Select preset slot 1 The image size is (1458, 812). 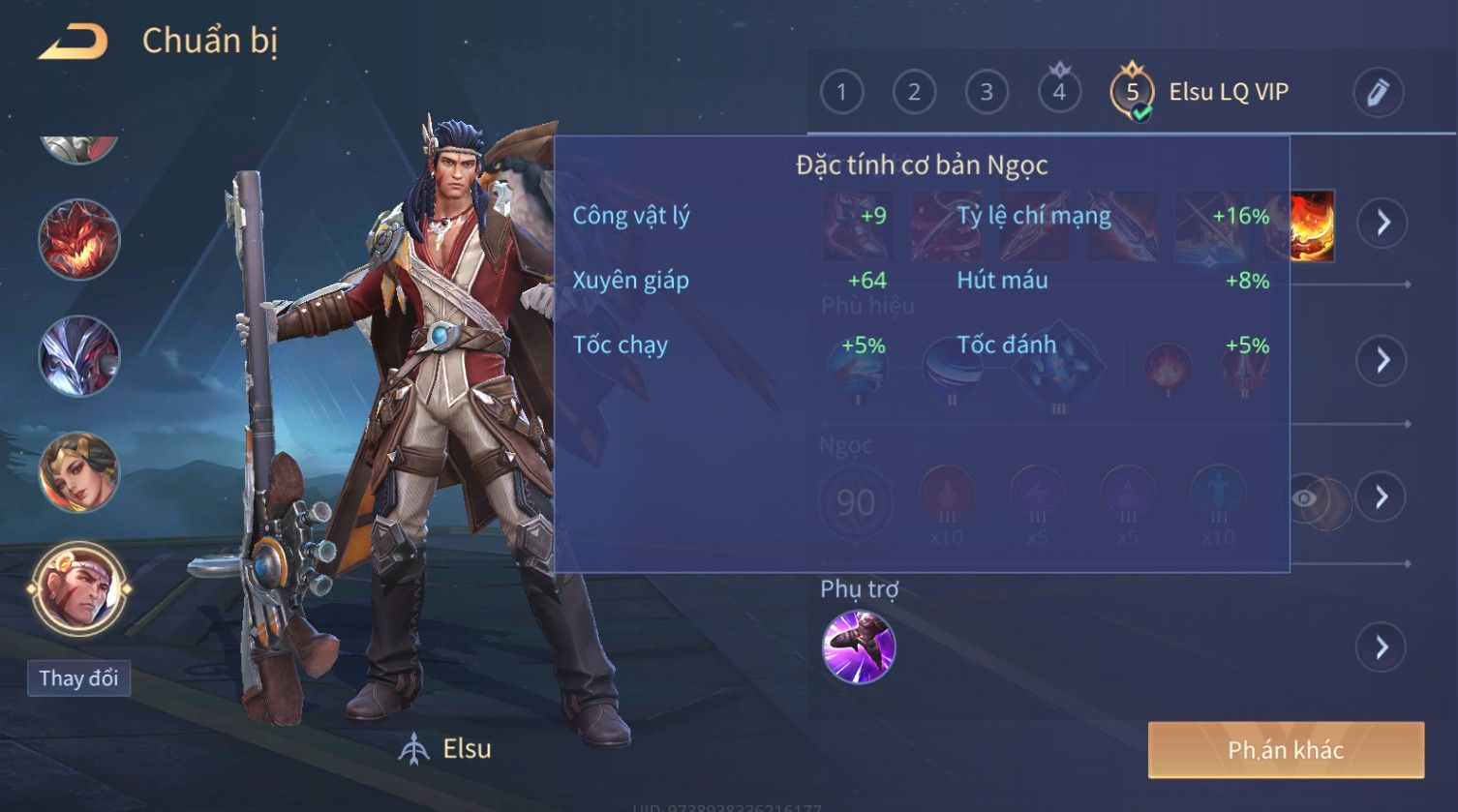(841, 92)
